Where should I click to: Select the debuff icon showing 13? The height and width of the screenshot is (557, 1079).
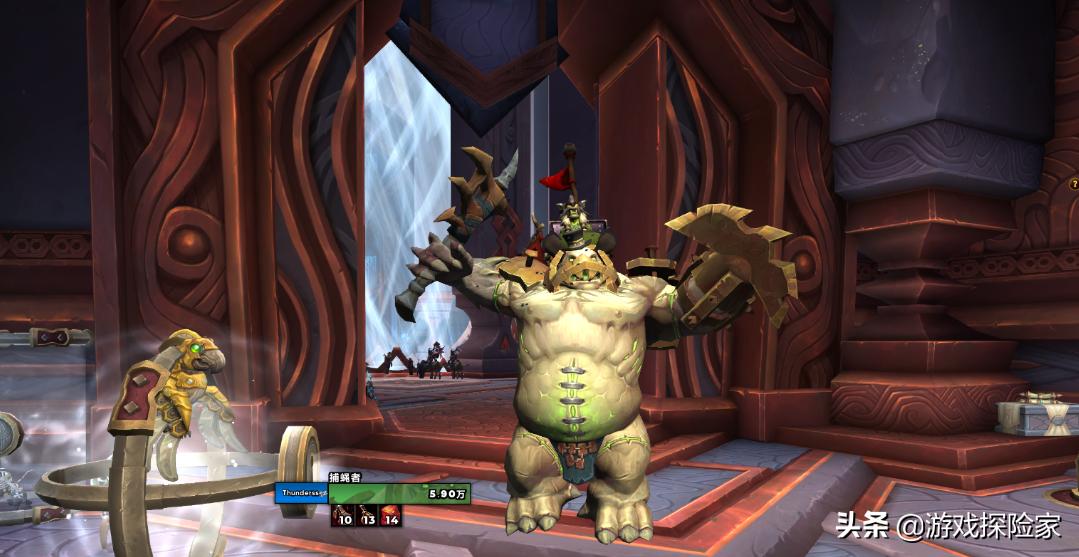pyautogui.click(x=366, y=514)
